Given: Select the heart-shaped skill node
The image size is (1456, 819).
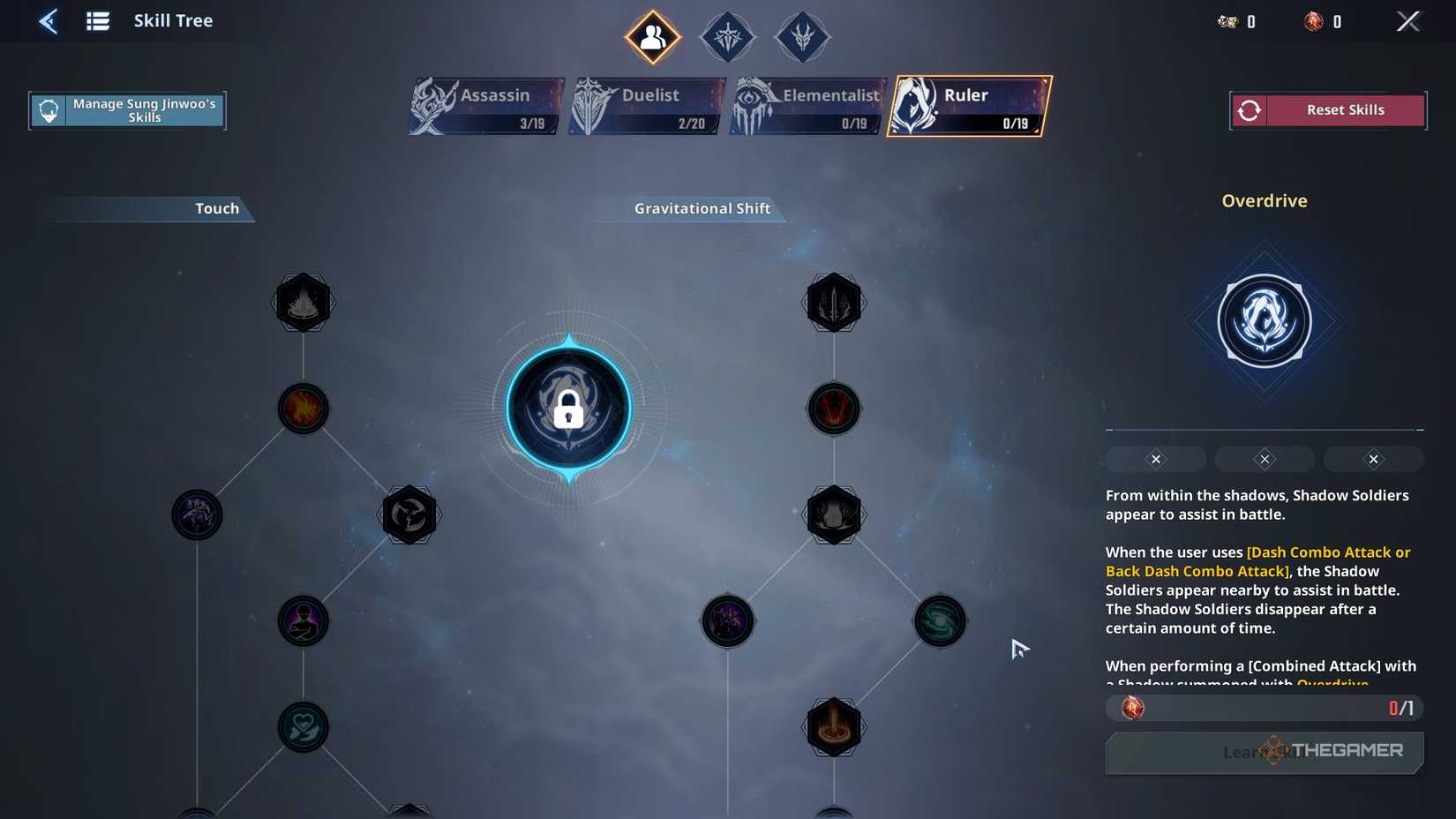Looking at the screenshot, I should [304, 727].
